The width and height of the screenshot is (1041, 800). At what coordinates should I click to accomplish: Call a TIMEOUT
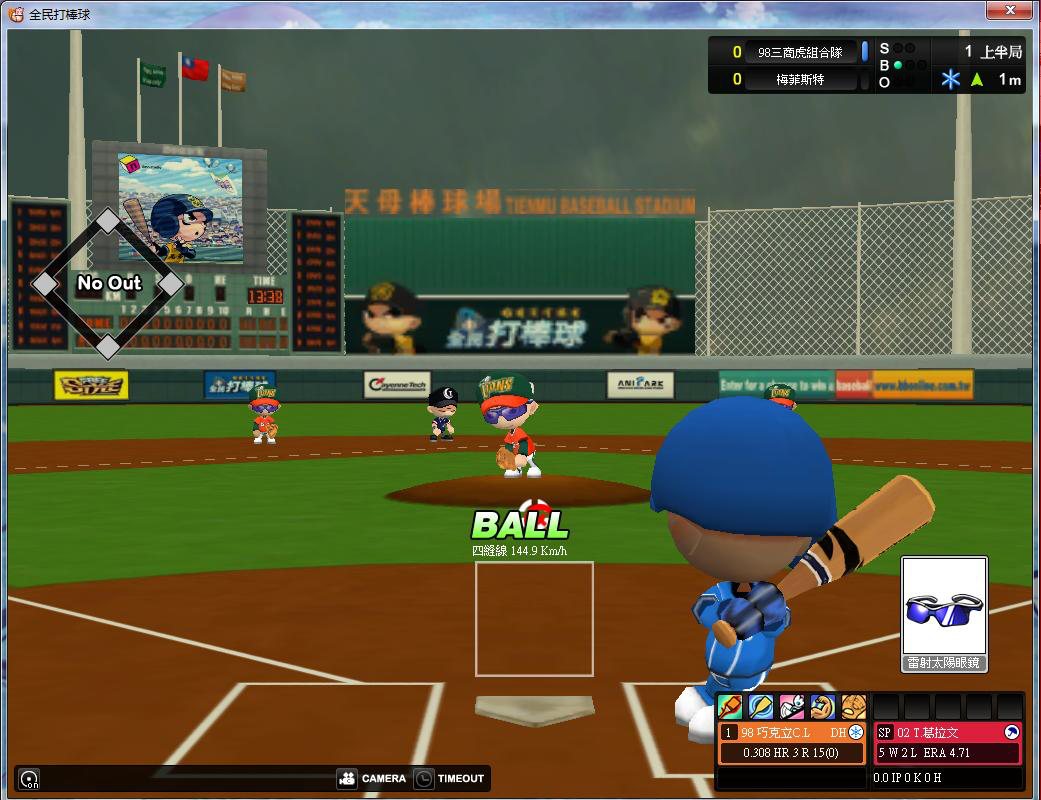click(449, 778)
